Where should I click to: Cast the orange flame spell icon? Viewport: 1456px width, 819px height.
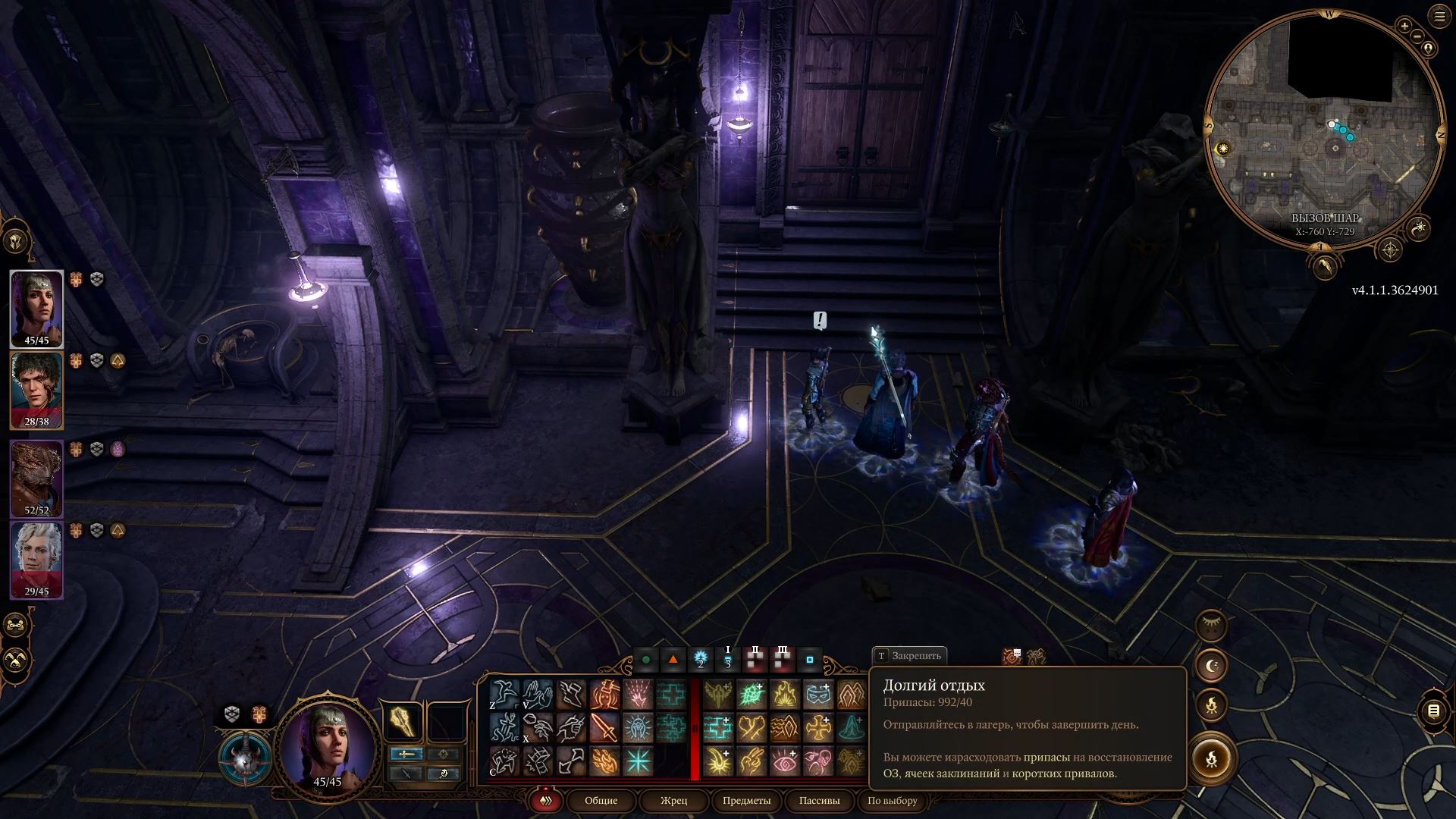click(x=604, y=761)
